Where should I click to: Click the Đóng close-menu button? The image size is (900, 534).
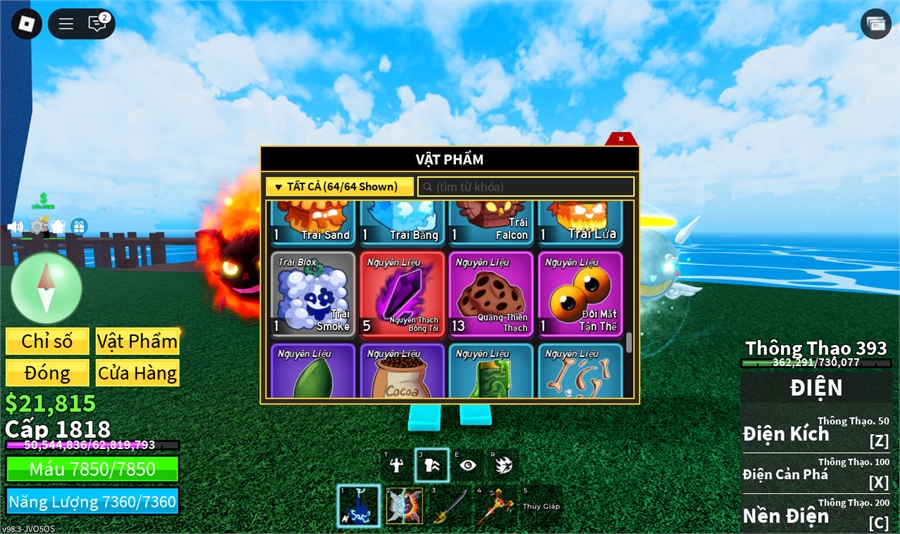tap(47, 373)
